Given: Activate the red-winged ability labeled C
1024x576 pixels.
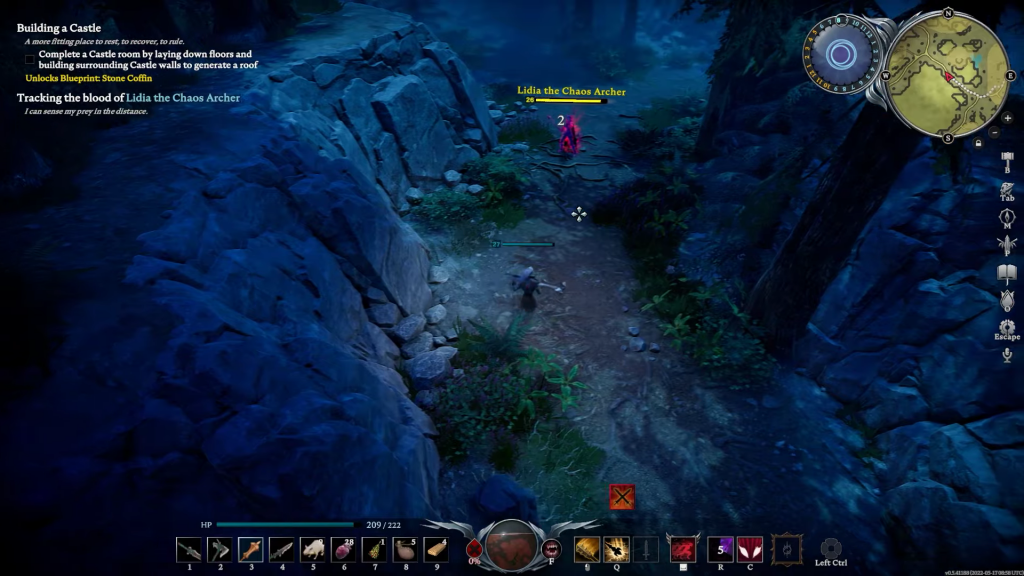Looking at the screenshot, I should pyautogui.click(x=749, y=548).
